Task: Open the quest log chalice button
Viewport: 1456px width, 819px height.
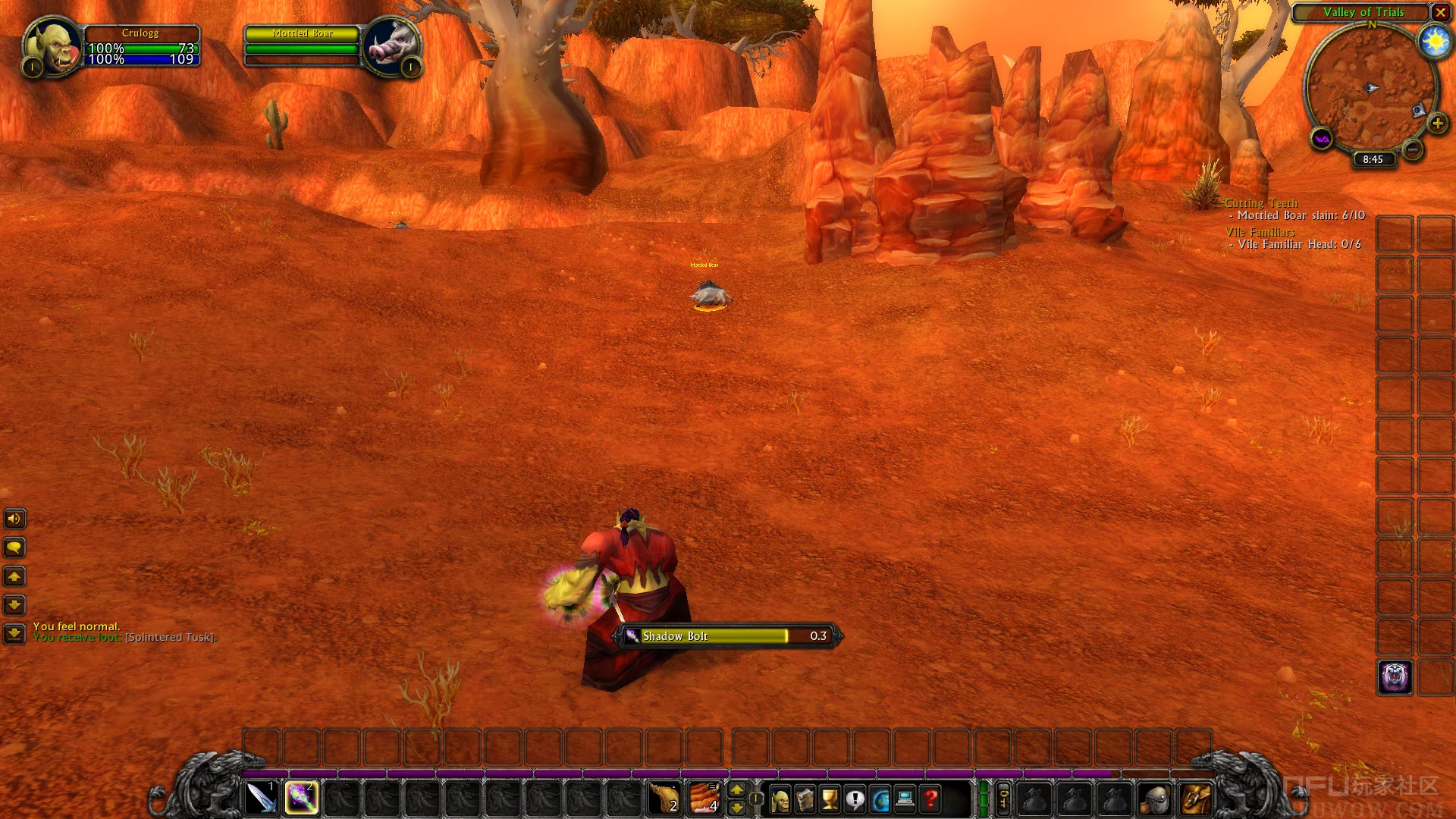Action: (x=830, y=799)
